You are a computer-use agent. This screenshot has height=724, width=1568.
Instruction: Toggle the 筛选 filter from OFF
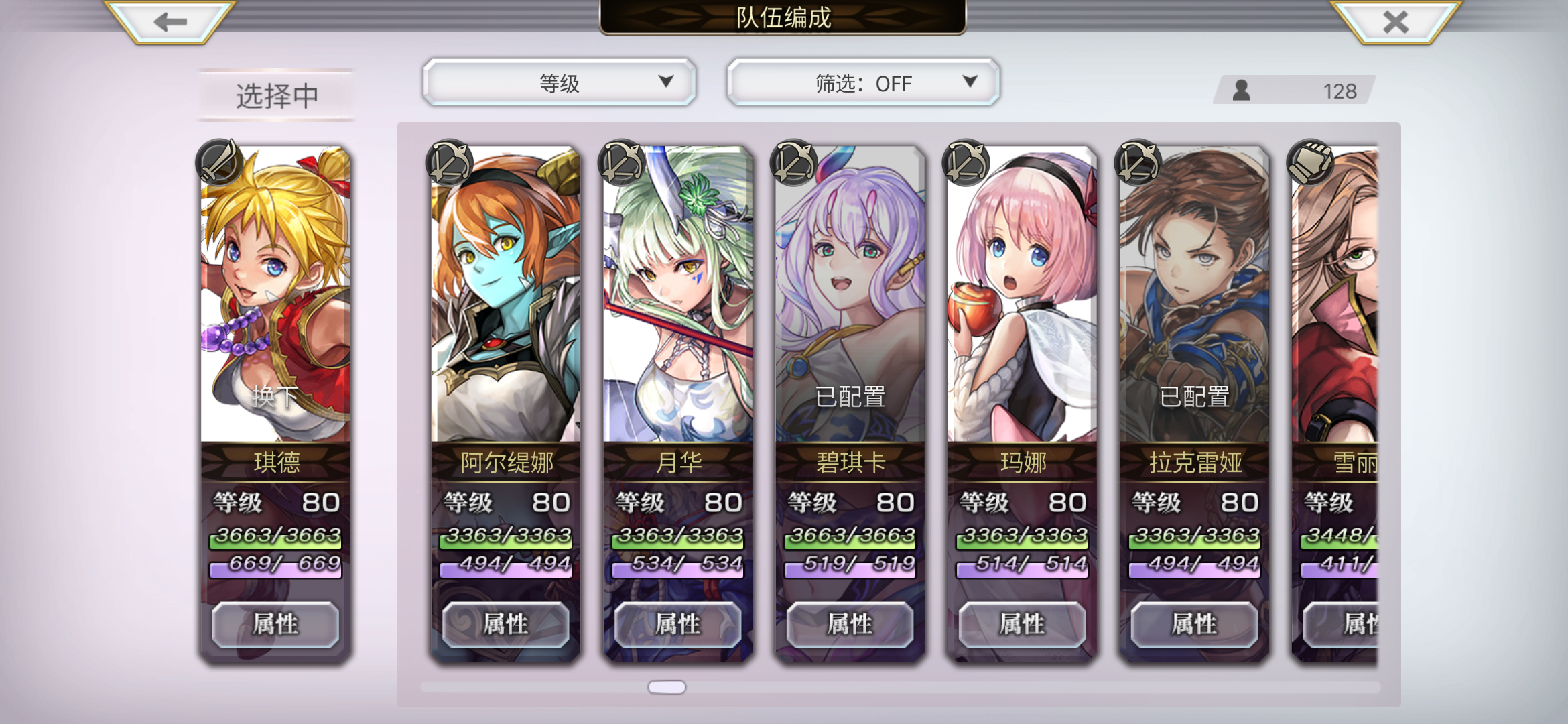pos(970,82)
